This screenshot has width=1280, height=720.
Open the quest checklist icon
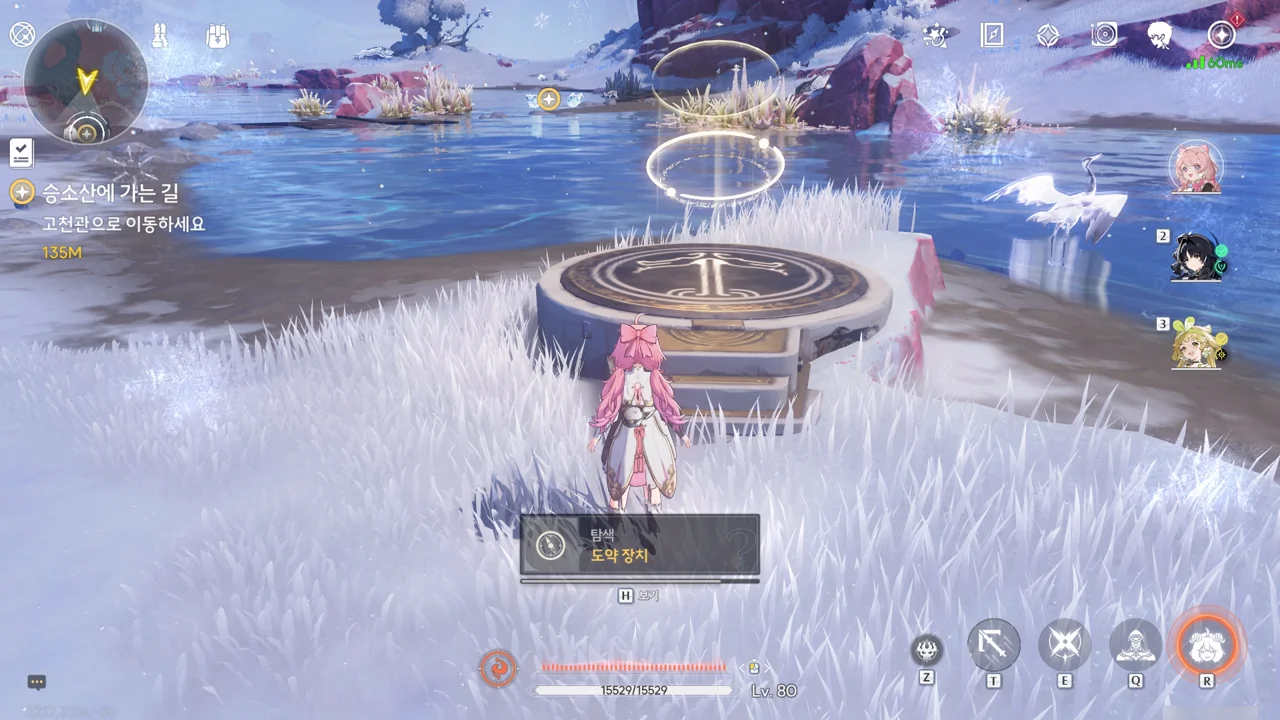click(x=21, y=153)
